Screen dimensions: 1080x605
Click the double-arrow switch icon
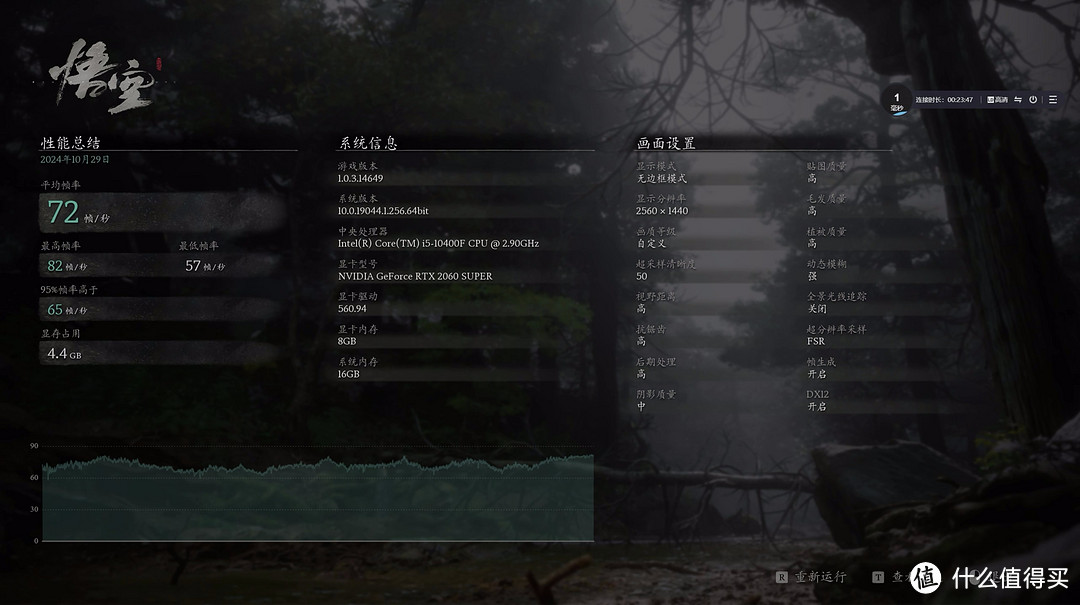(x=1018, y=100)
